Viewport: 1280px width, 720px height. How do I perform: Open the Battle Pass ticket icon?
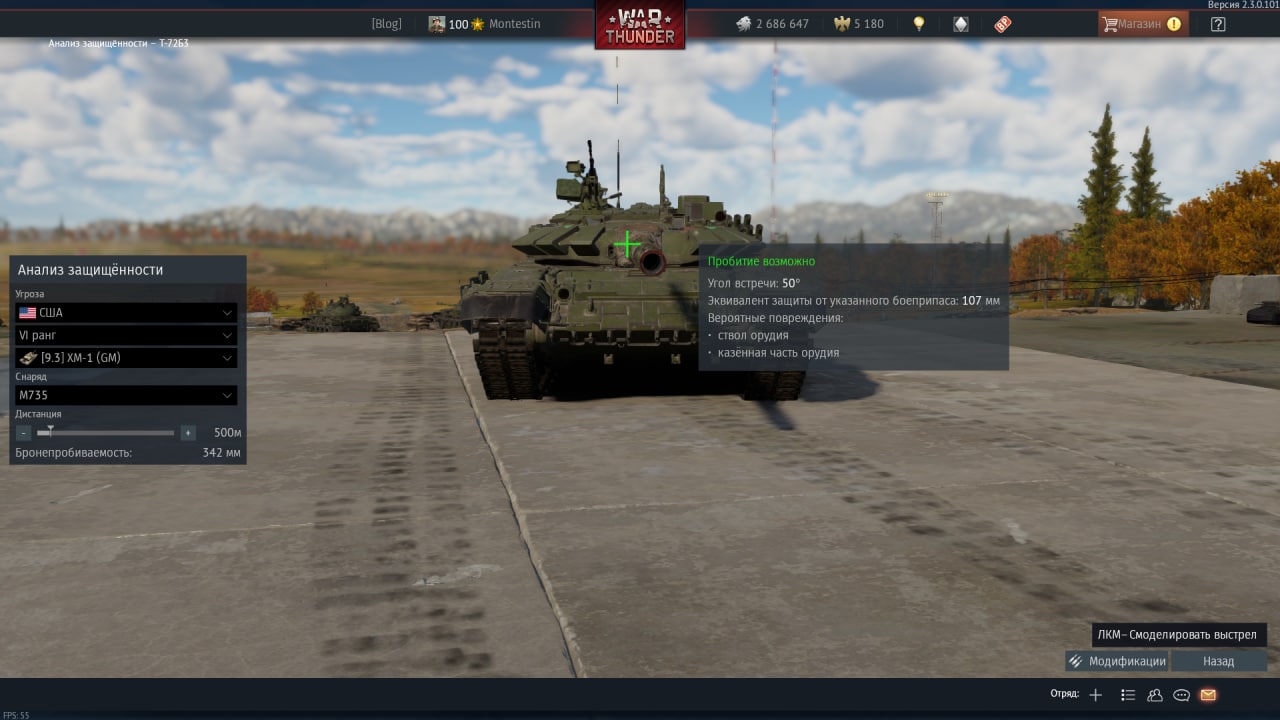(x=1003, y=24)
